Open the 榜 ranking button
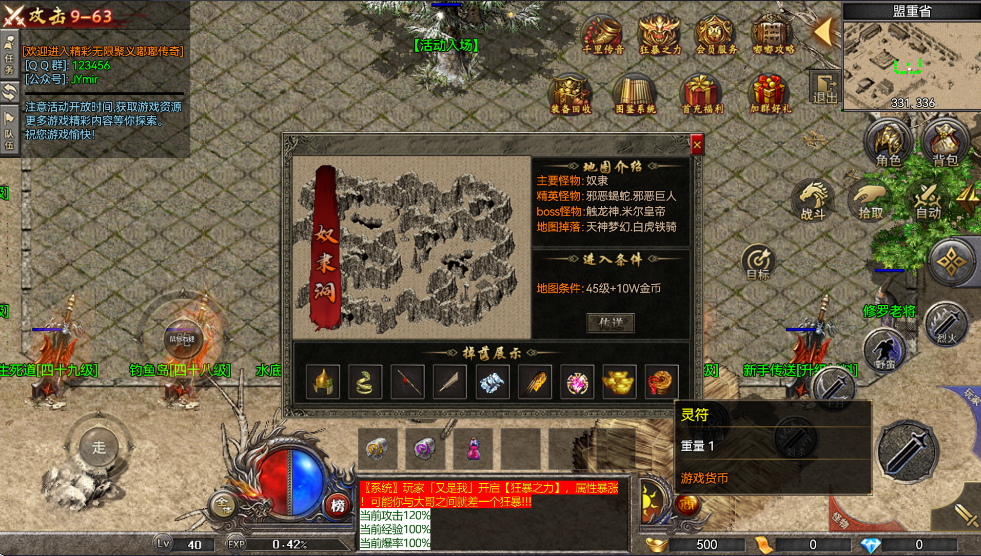Viewport: 981px width, 556px height. coord(338,505)
